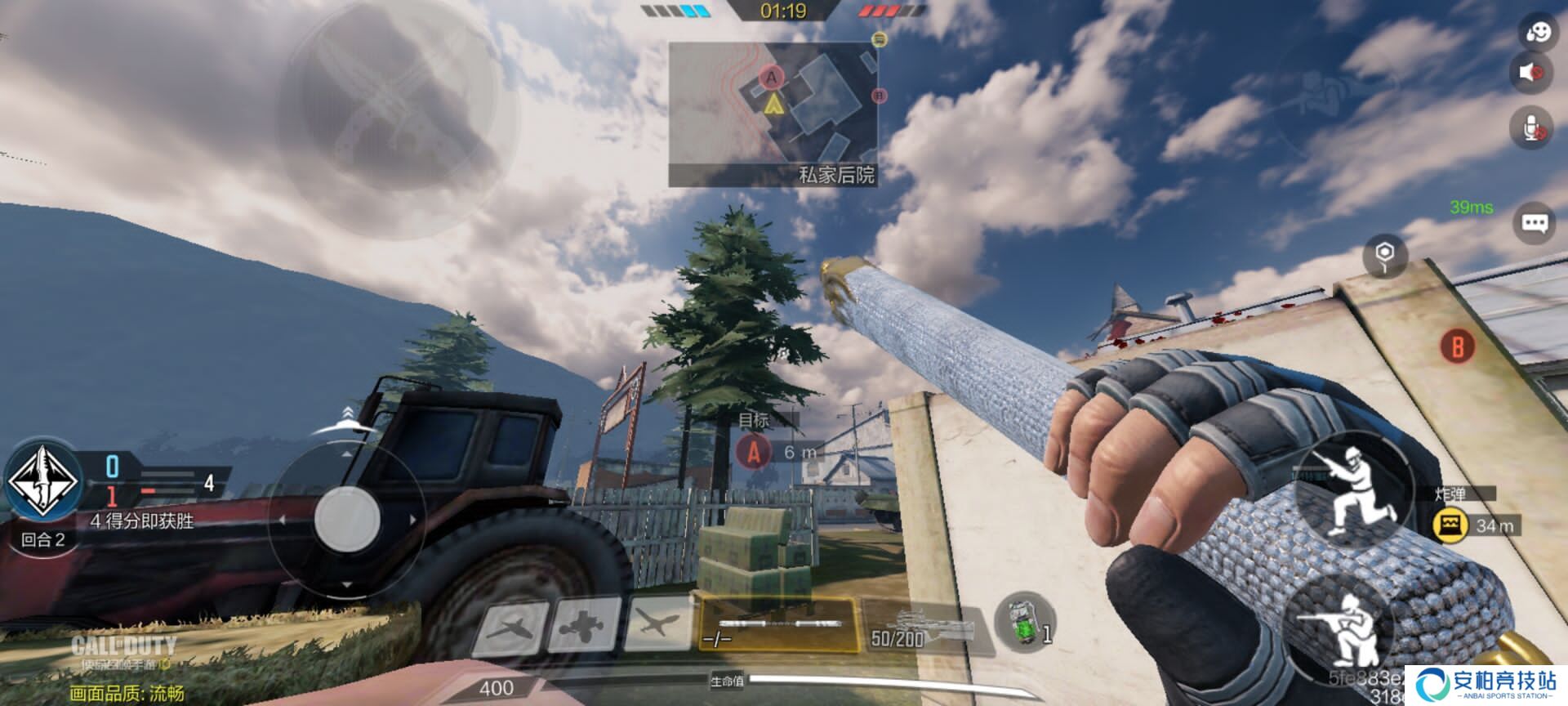Open the quick chat speech bubble
Image resolution: width=1568 pixels, height=706 pixels.
point(1535,222)
